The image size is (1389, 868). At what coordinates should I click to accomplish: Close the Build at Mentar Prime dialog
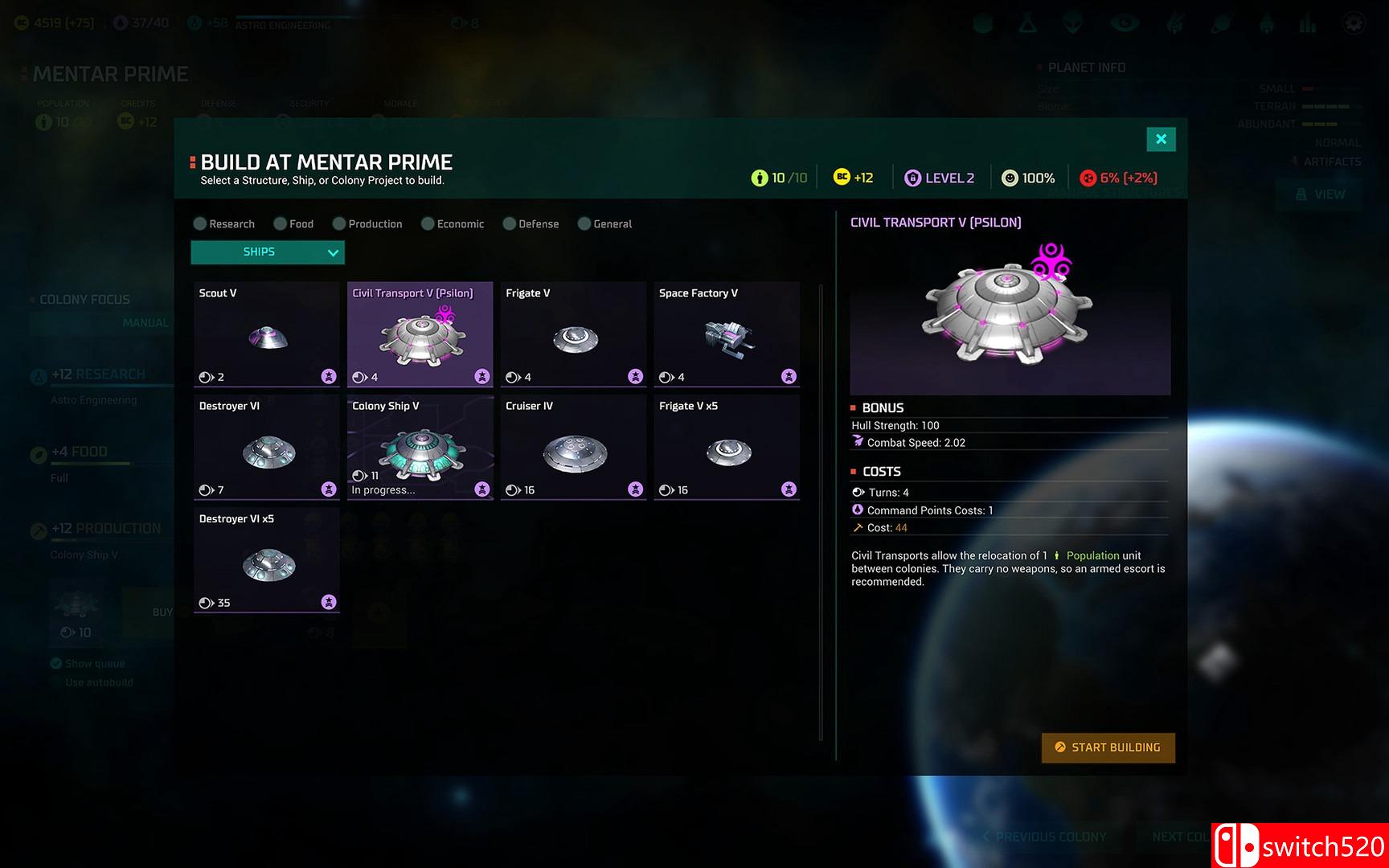pos(1161,139)
